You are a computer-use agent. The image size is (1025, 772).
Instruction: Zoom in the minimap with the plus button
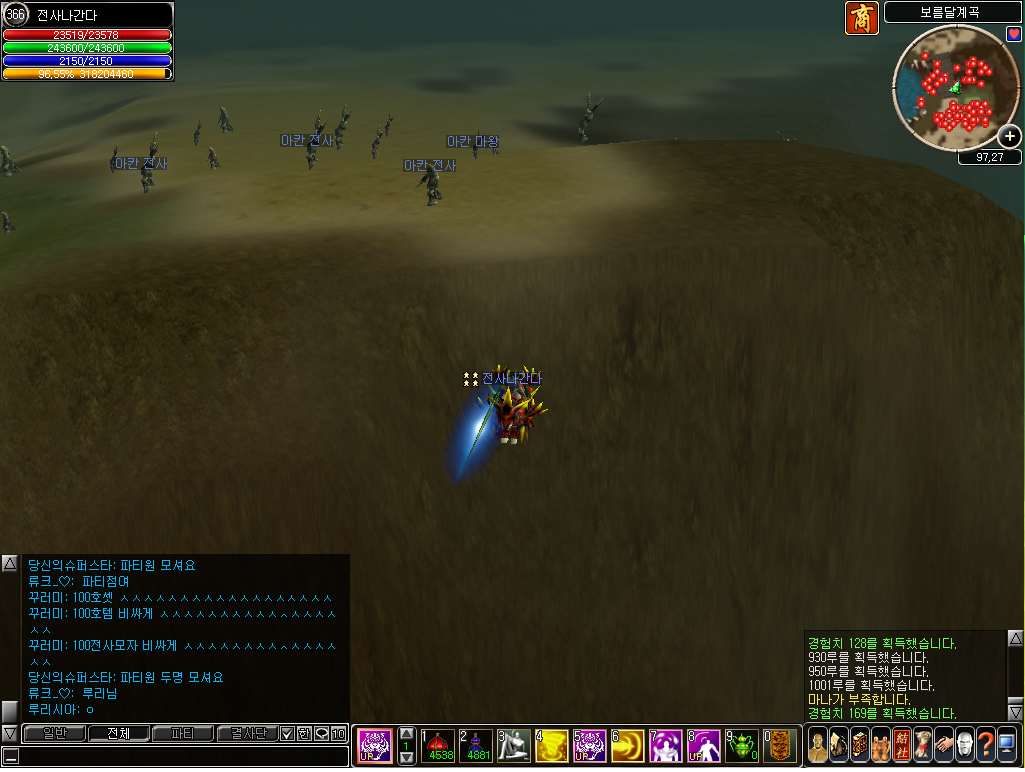(1009, 136)
